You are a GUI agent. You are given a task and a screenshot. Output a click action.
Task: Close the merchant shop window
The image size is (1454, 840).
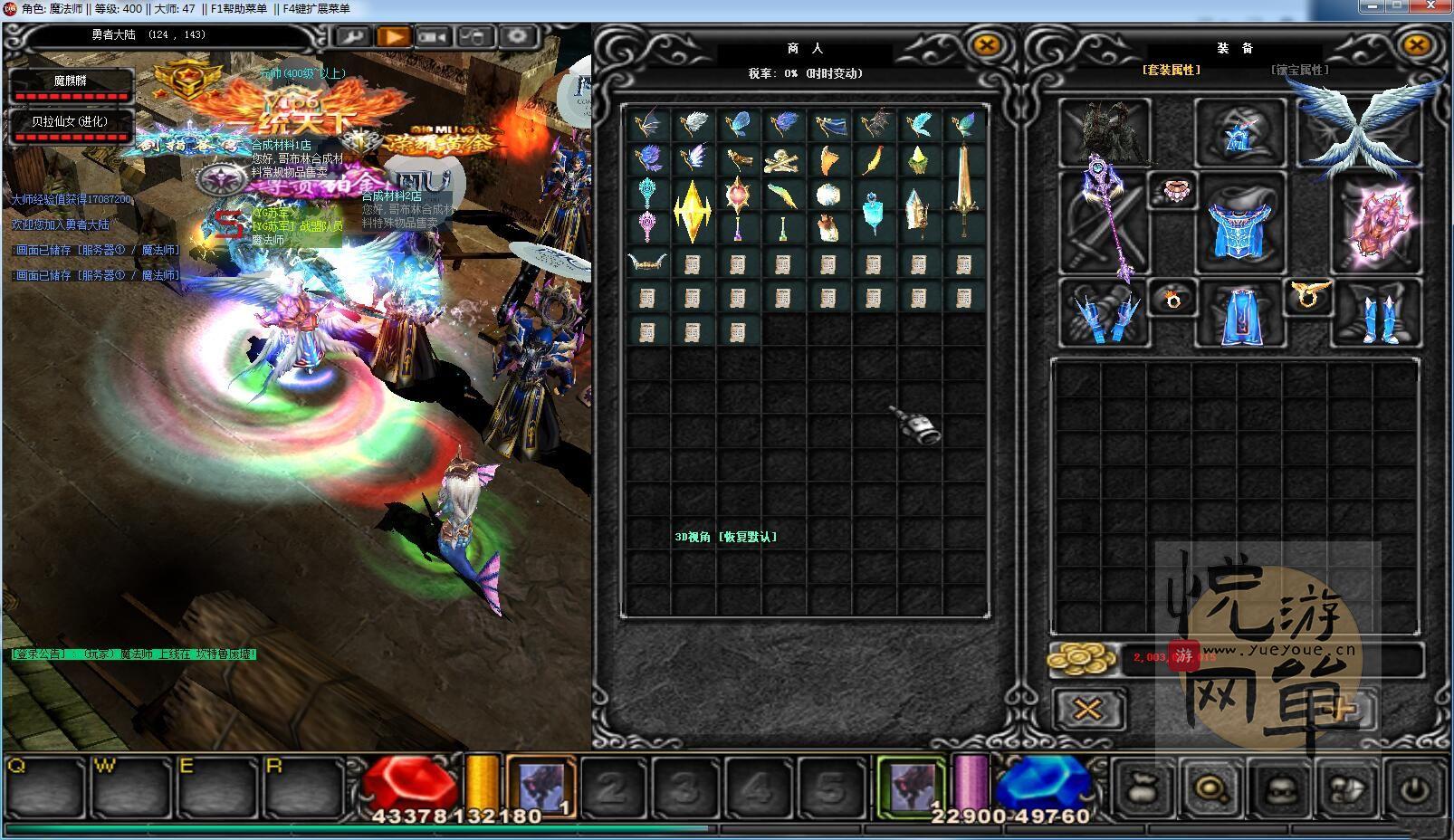pyautogui.click(x=986, y=45)
